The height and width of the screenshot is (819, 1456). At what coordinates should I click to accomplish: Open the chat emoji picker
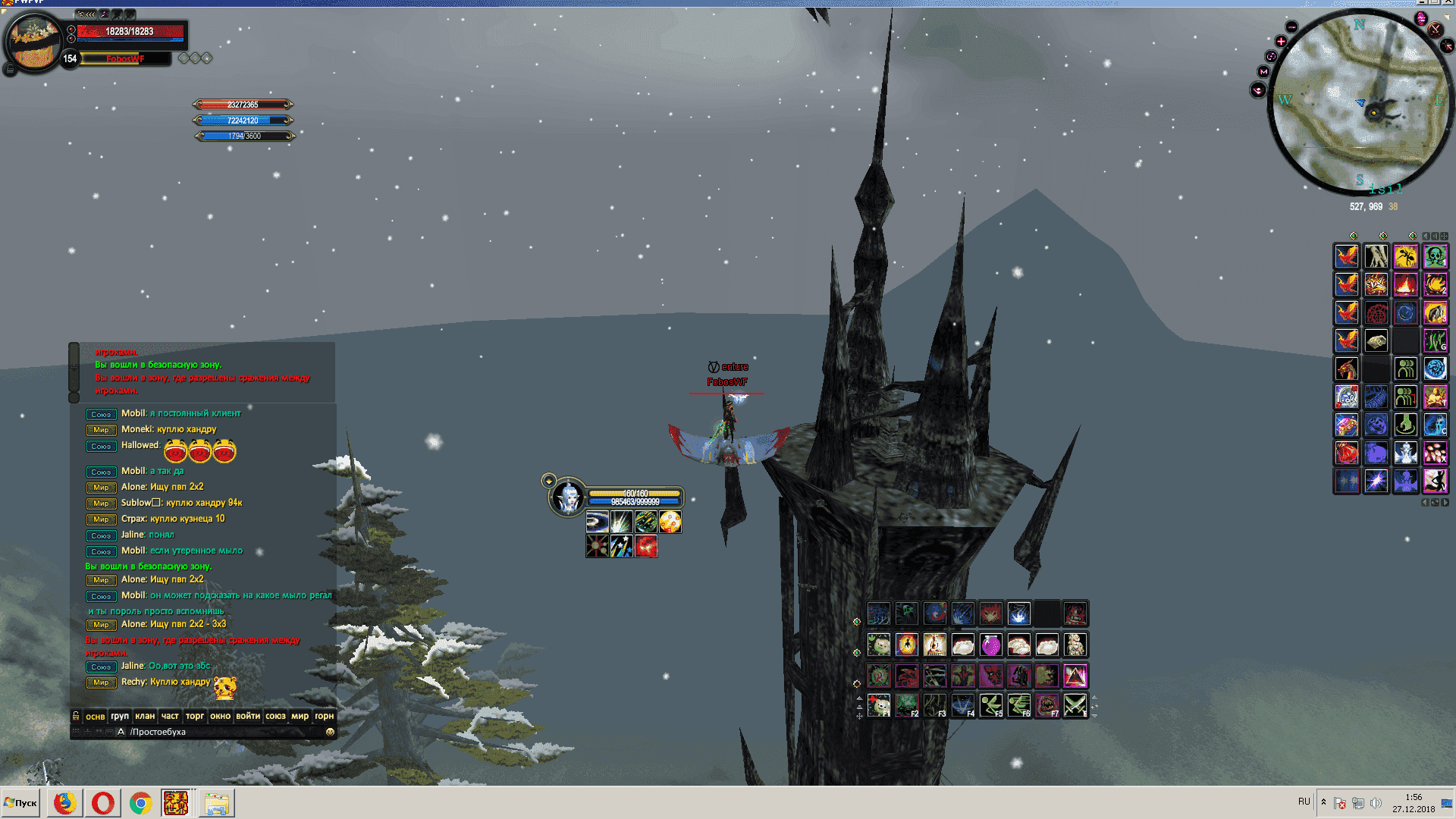pos(330,732)
